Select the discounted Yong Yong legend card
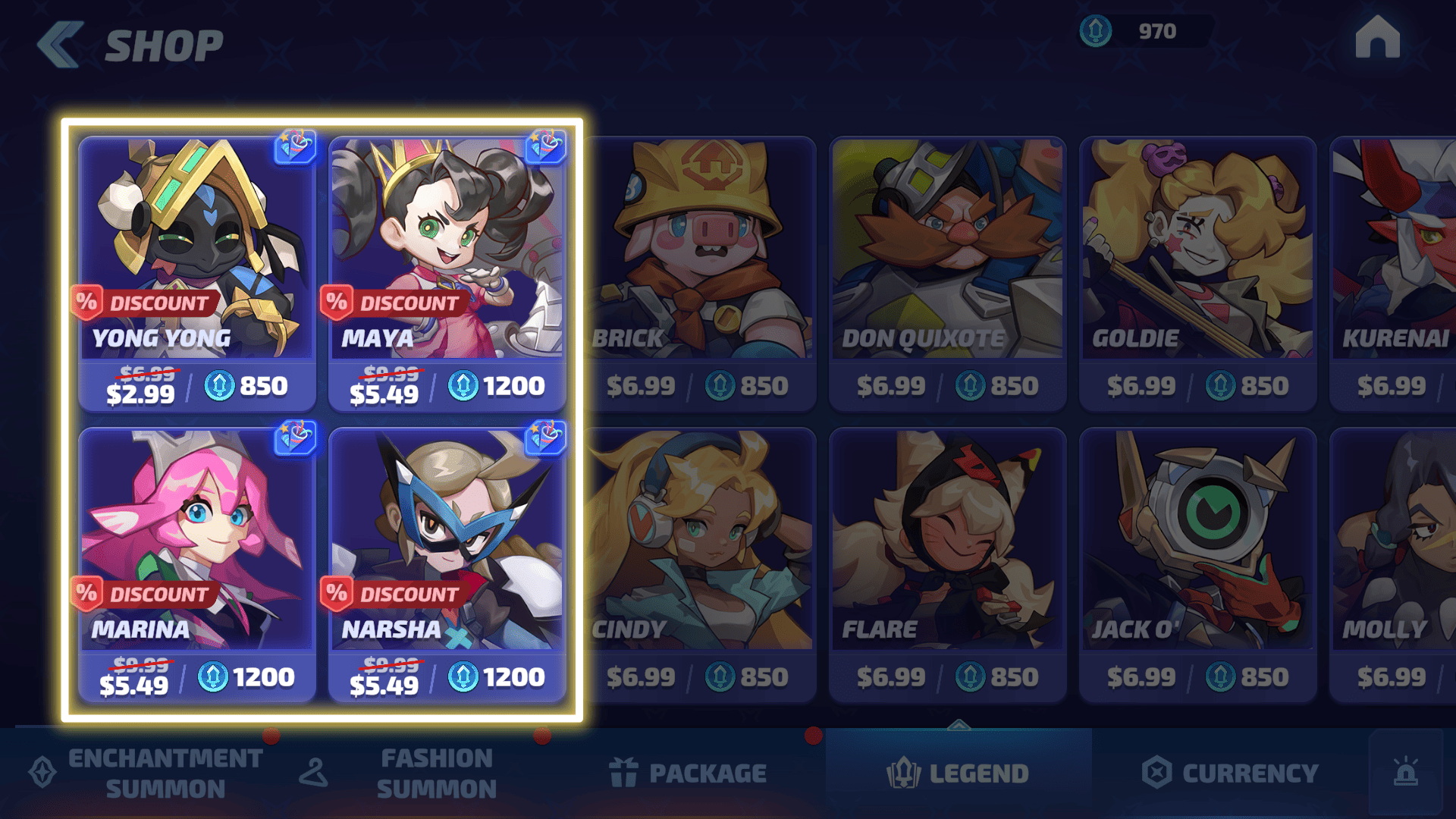 197,273
